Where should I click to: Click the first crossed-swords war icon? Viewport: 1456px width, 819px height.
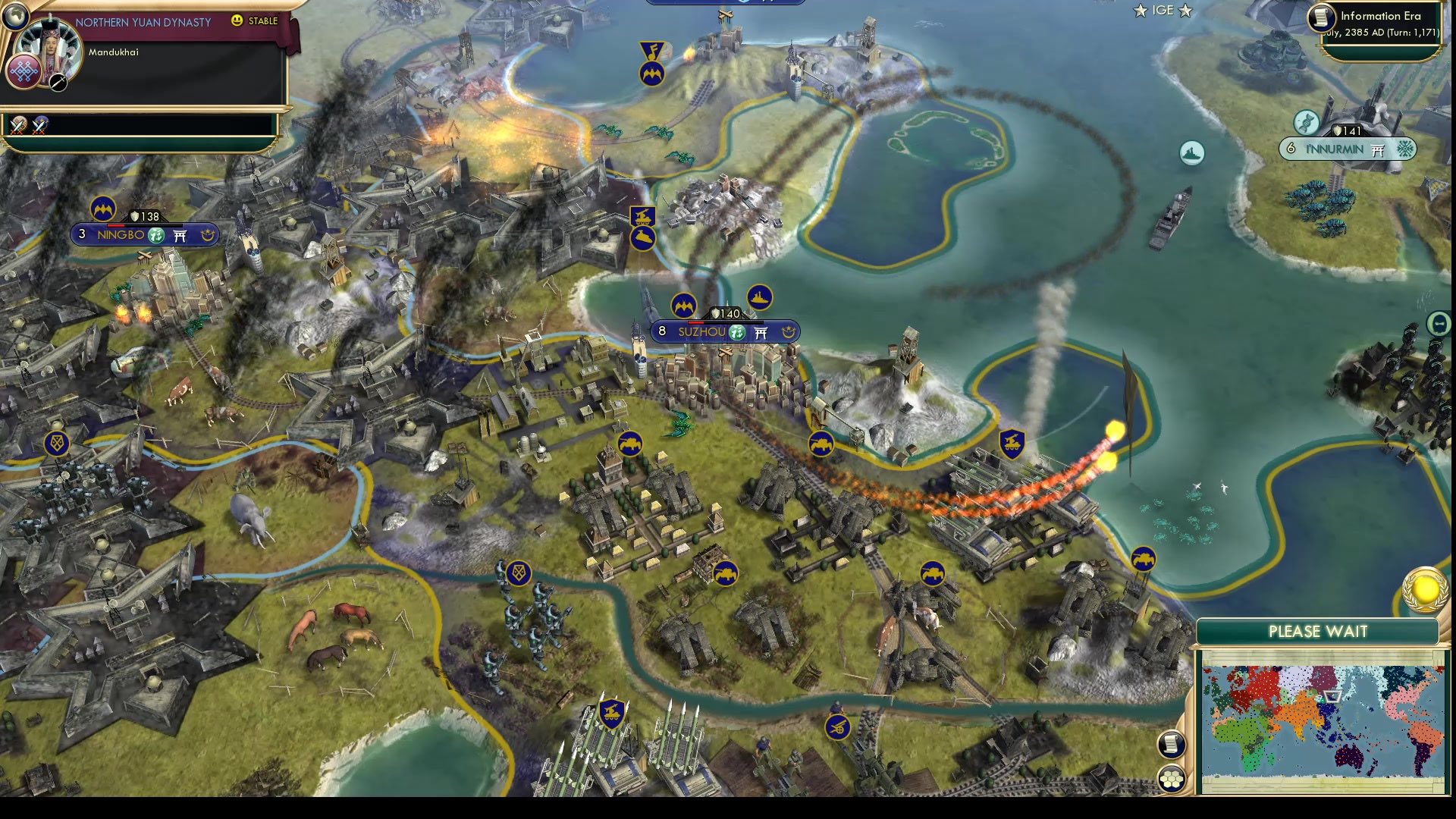click(18, 125)
